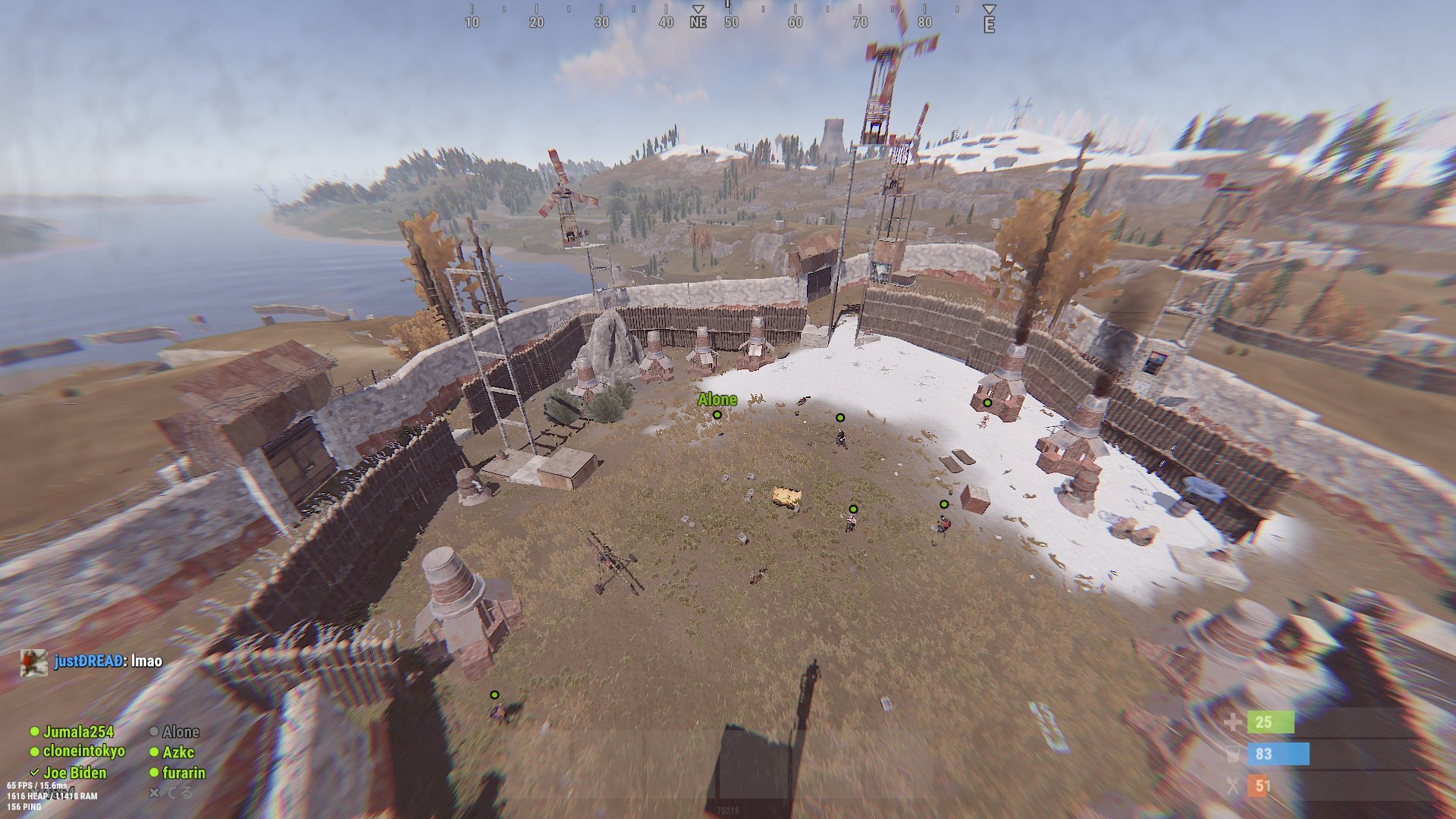Click the Alone nametag above the player
This screenshot has width=1456, height=819.
(717, 400)
